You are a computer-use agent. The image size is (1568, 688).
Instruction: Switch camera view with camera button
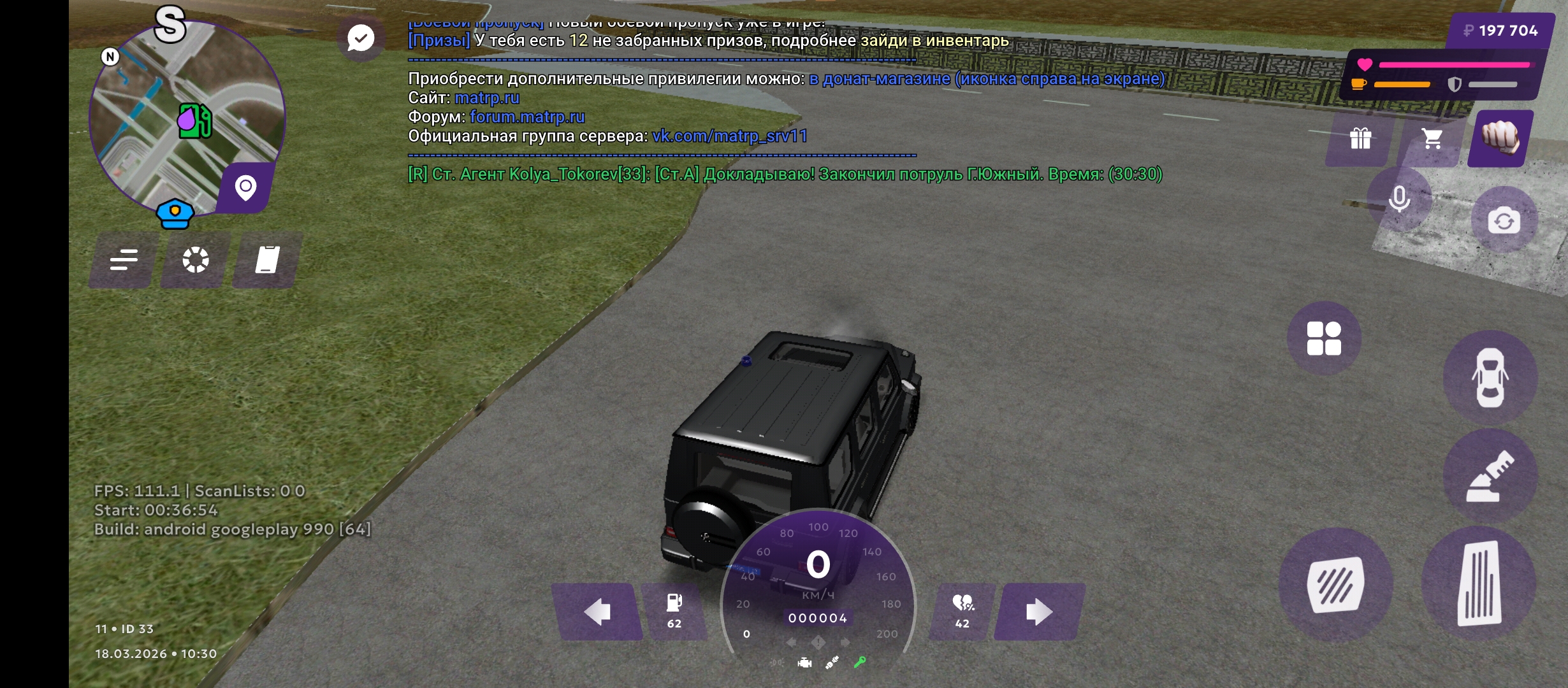point(1504,220)
